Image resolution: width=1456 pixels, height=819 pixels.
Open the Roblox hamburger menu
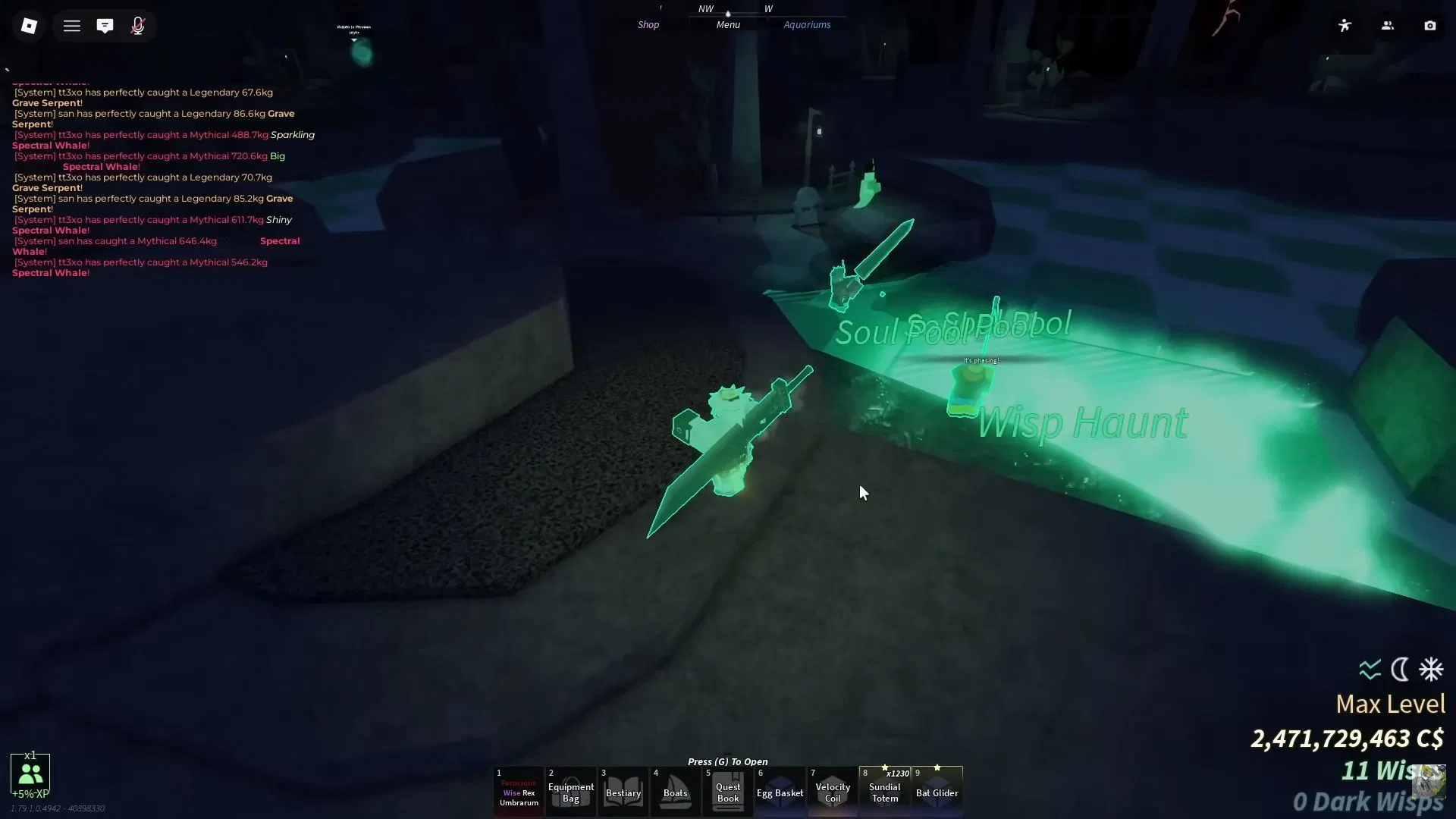point(72,25)
